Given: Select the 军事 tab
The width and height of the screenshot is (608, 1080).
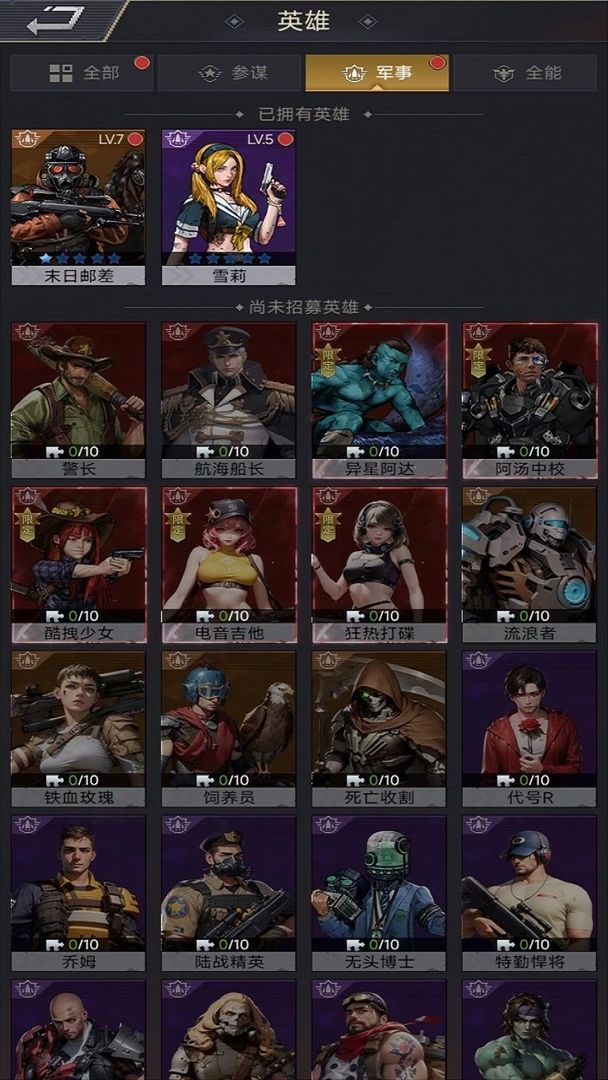Looking at the screenshot, I should click(377, 73).
